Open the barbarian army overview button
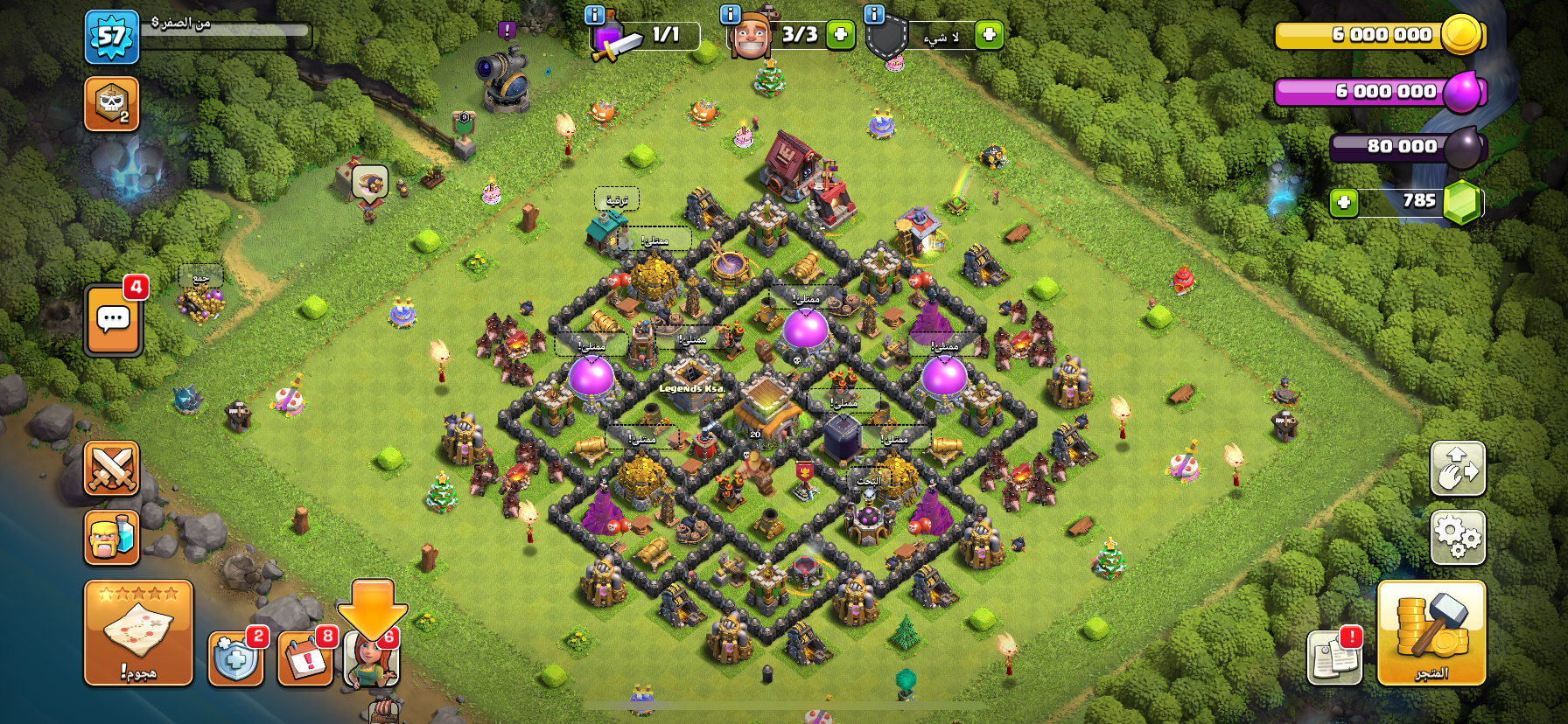1568x724 pixels. 112,537
